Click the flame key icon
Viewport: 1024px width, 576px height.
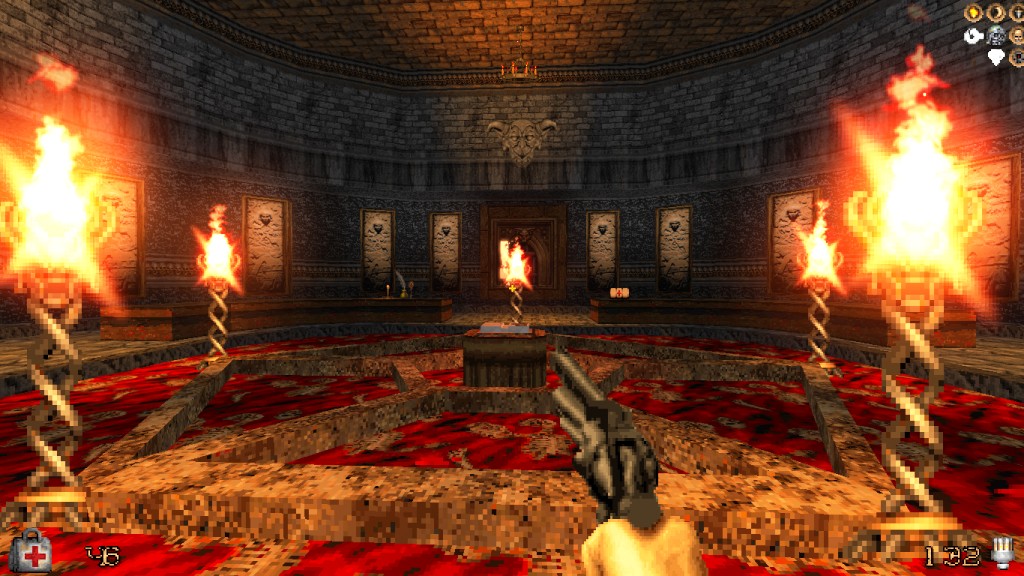tap(973, 13)
